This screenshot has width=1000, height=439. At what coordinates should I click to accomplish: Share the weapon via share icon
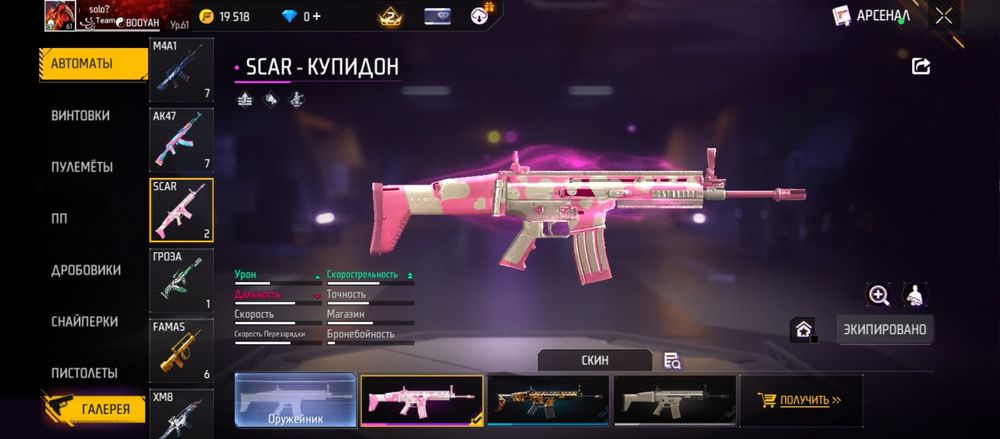click(x=921, y=67)
